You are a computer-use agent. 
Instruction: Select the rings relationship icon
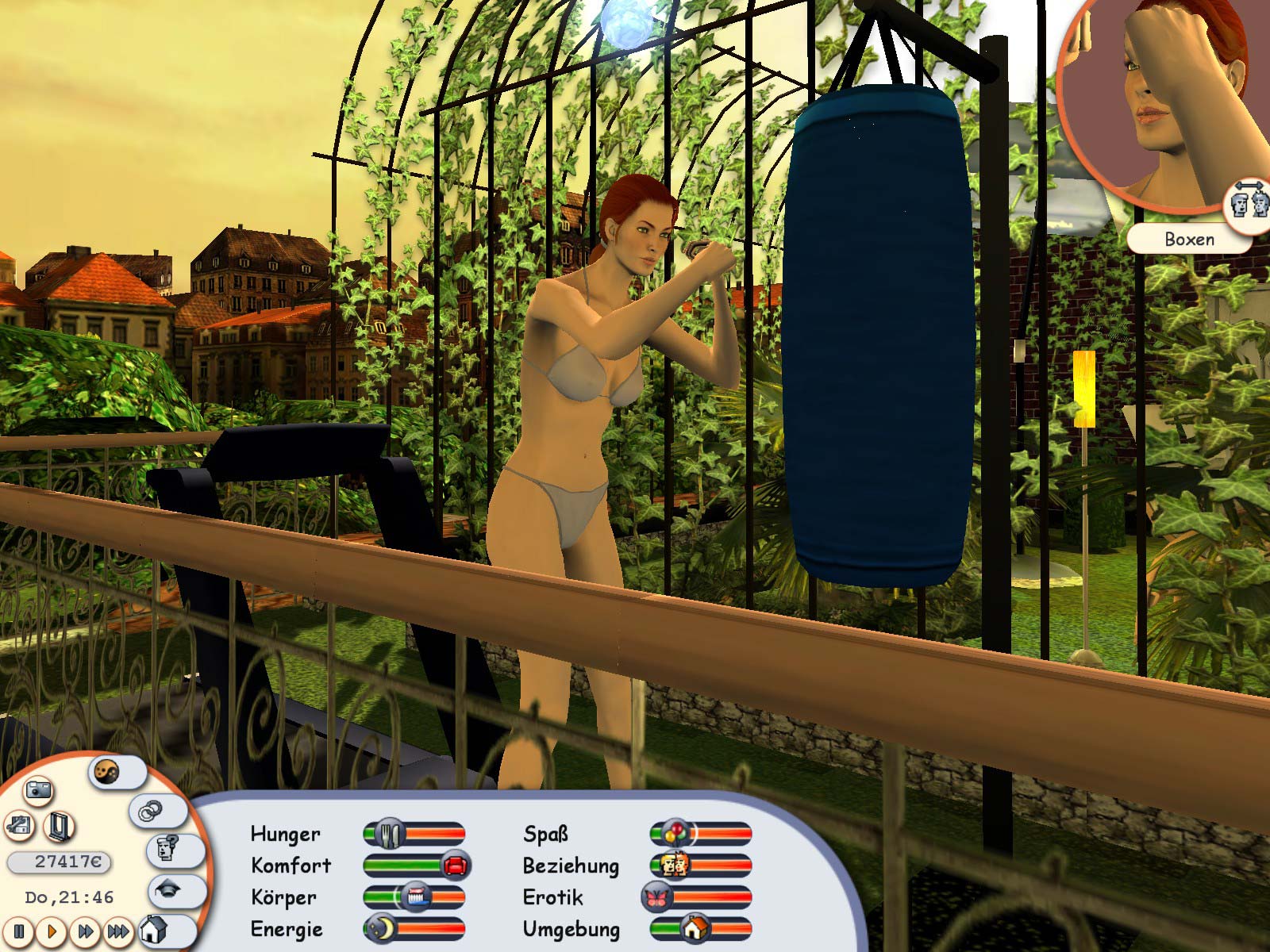tap(151, 812)
